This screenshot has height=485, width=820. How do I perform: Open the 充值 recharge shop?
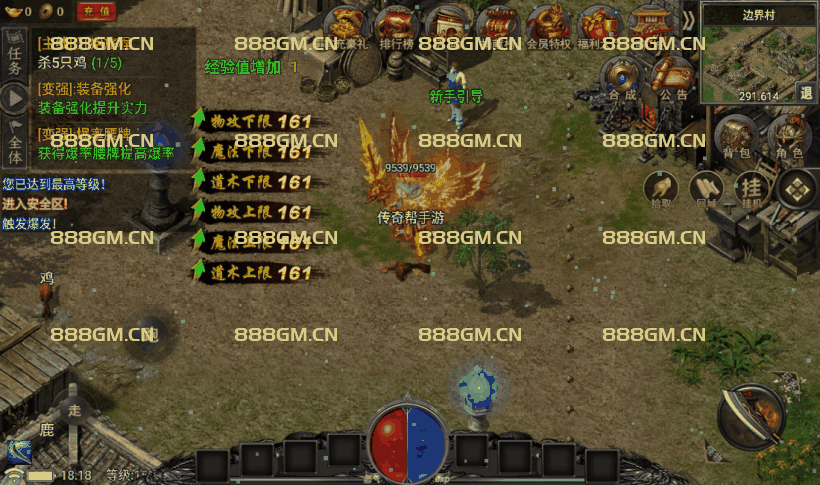[x=97, y=12]
